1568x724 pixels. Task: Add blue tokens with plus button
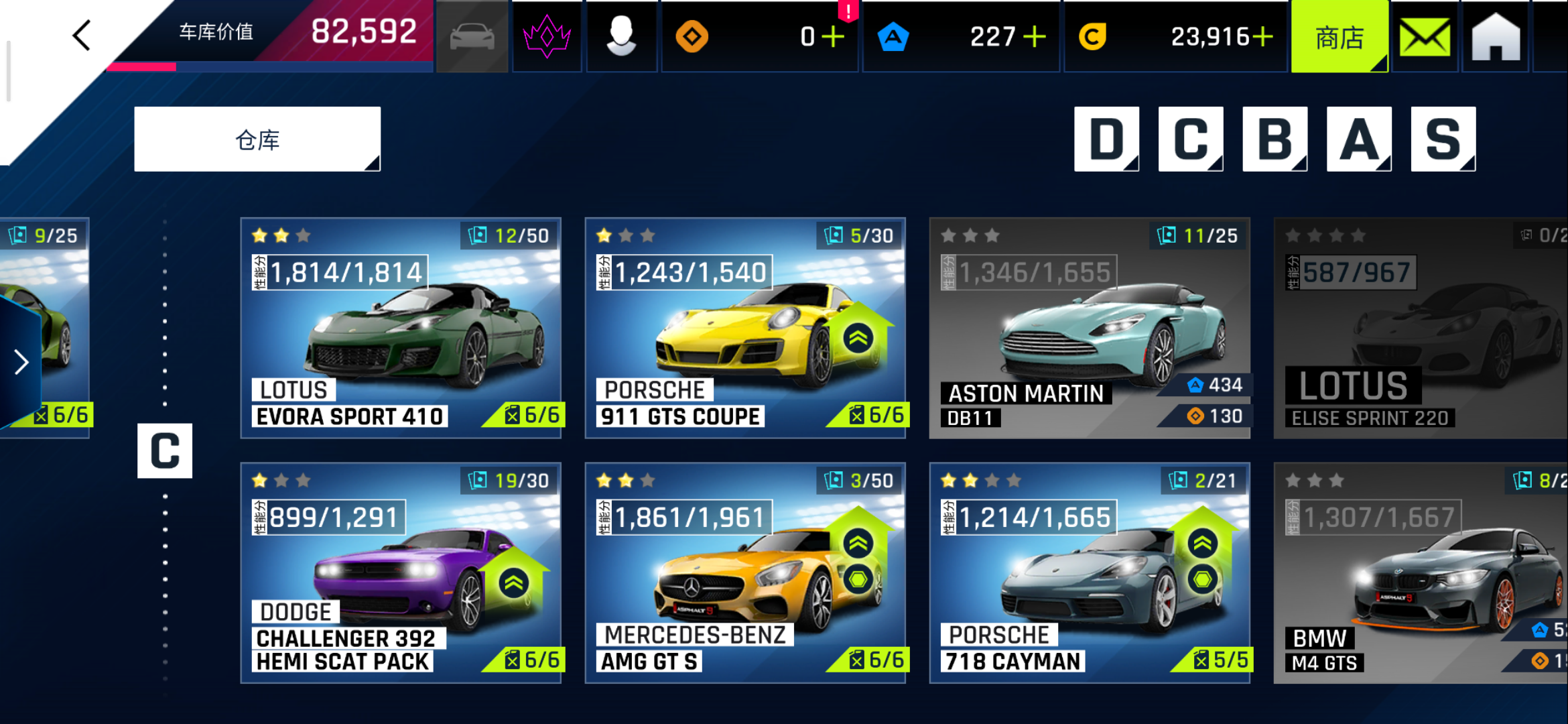click(1035, 37)
